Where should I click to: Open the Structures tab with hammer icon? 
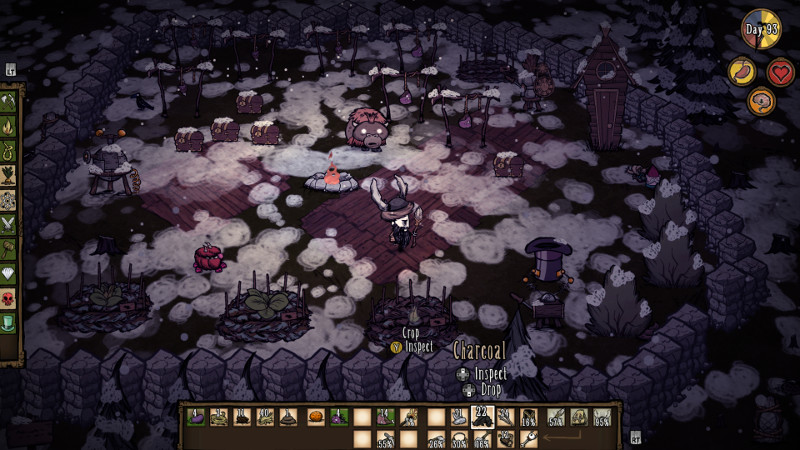pos(10,248)
